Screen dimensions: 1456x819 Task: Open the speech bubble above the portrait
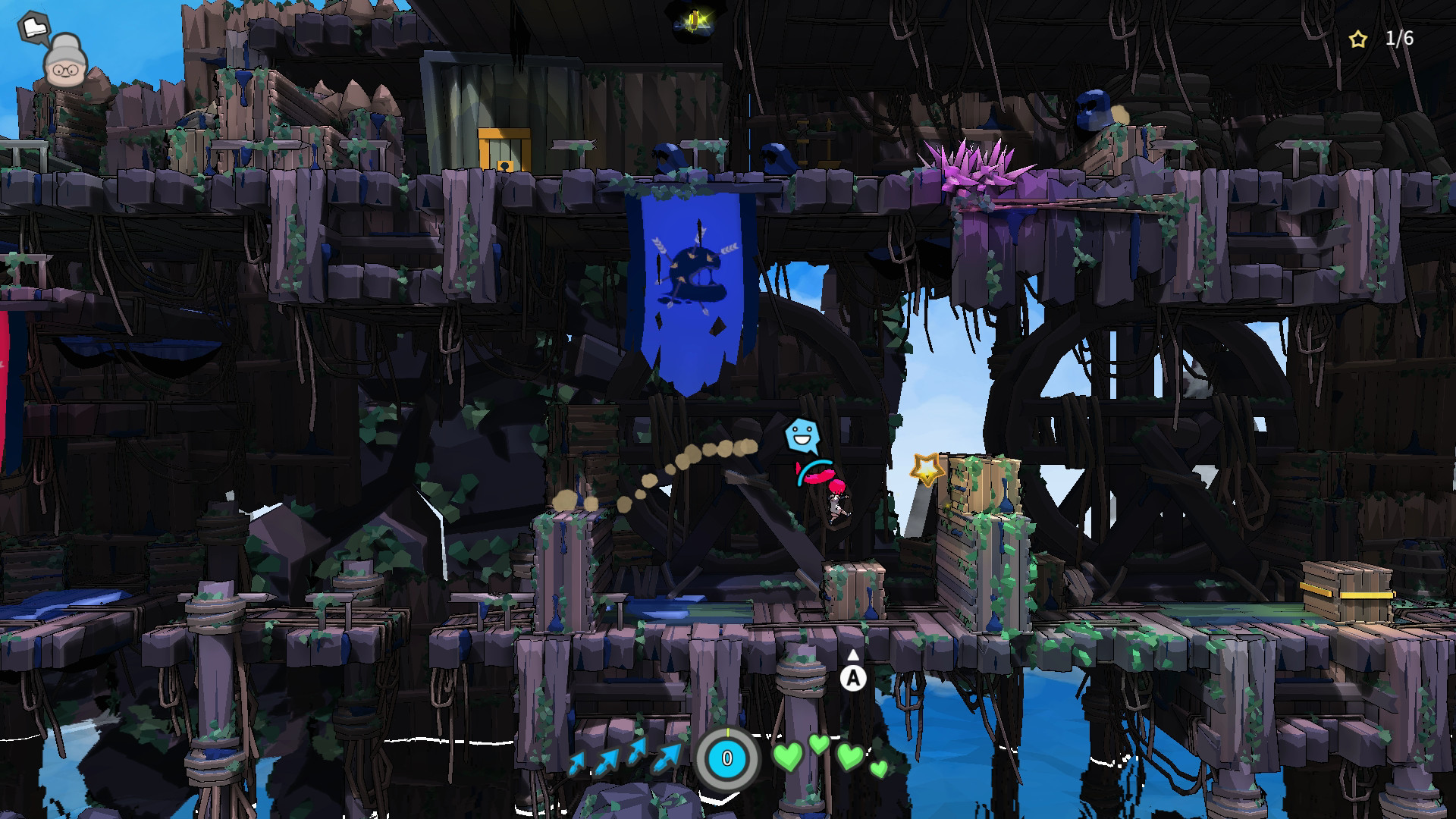pos(33,28)
